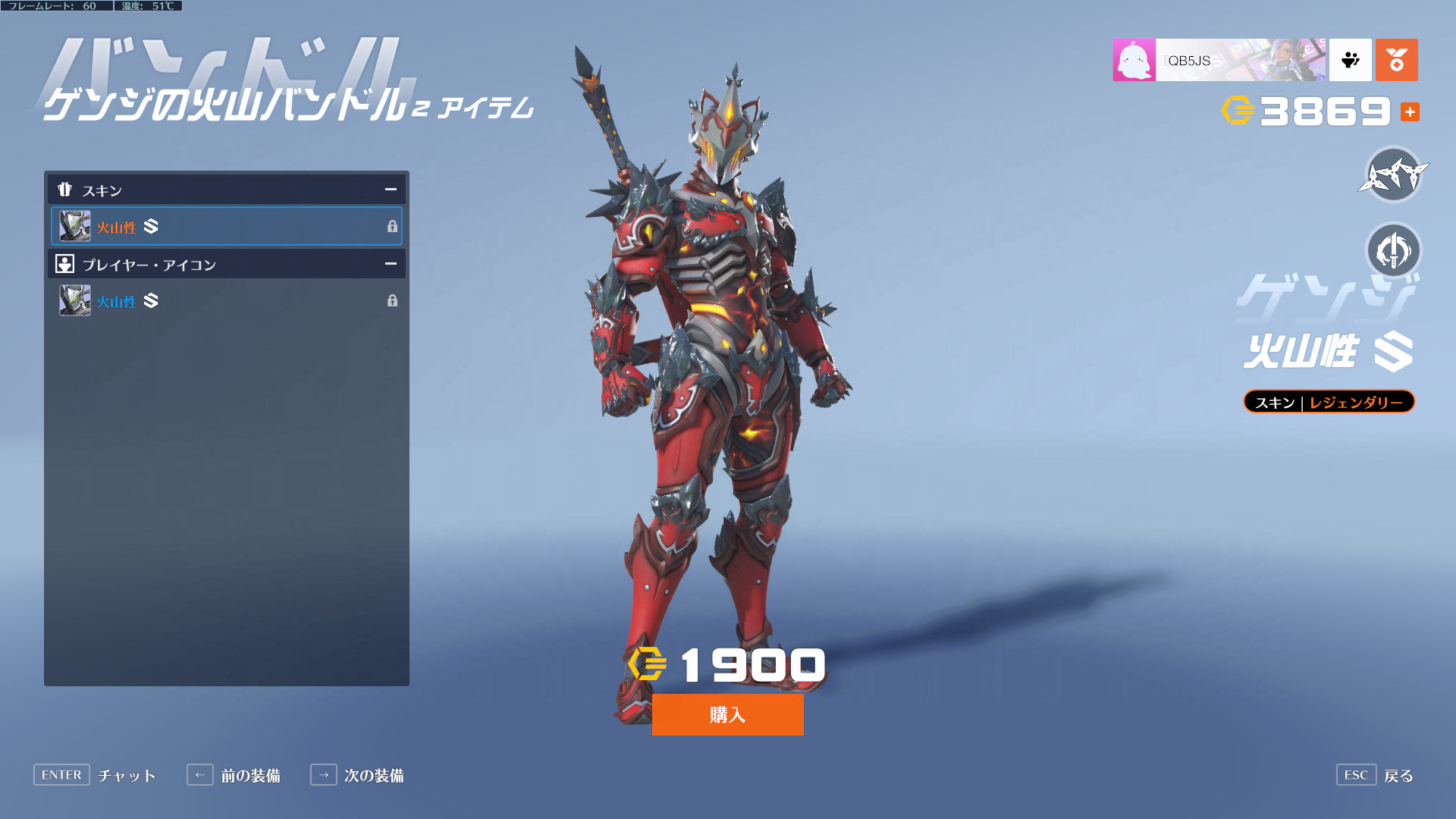Show the previous equipment with 前の装備
The height and width of the screenshot is (819, 1456).
pos(234,775)
